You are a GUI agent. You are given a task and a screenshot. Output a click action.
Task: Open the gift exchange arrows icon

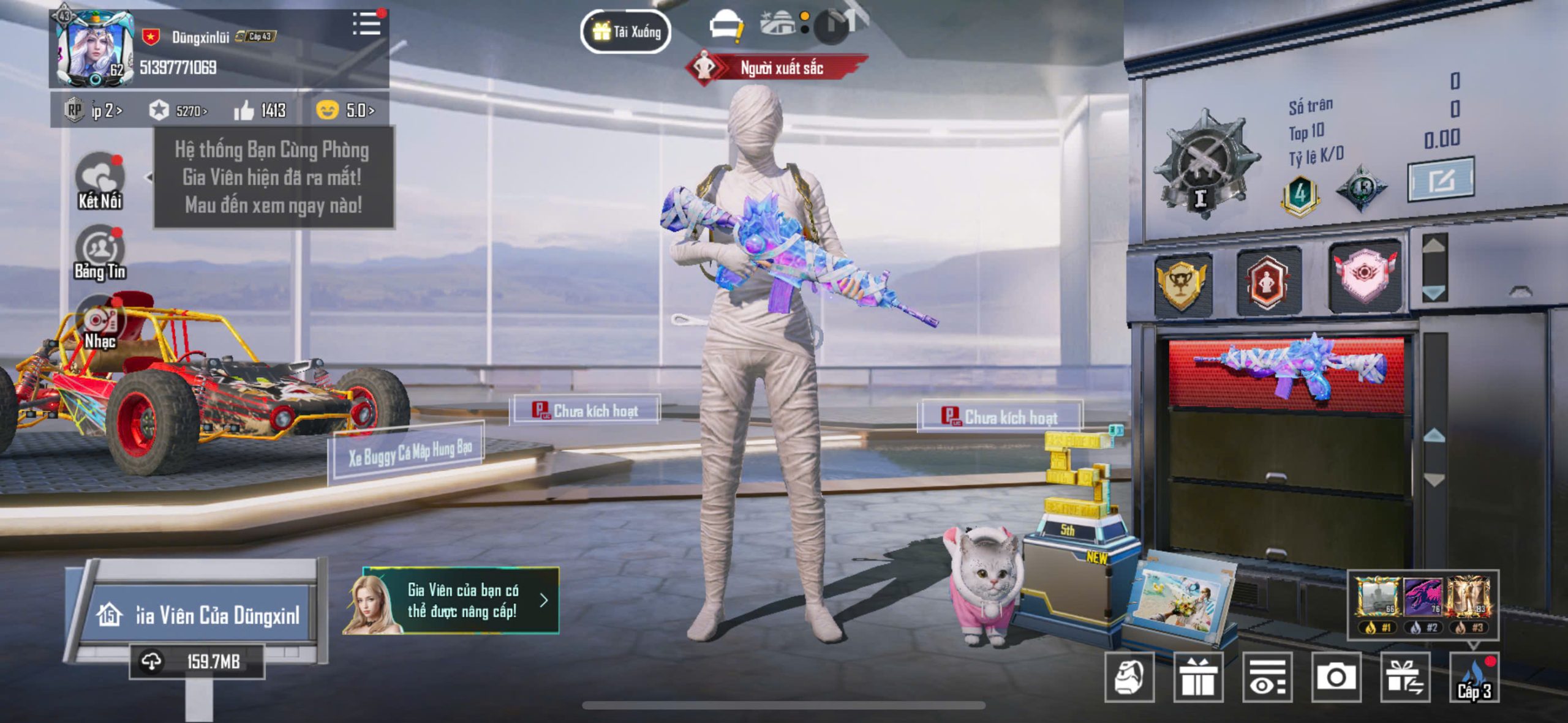point(1405,677)
